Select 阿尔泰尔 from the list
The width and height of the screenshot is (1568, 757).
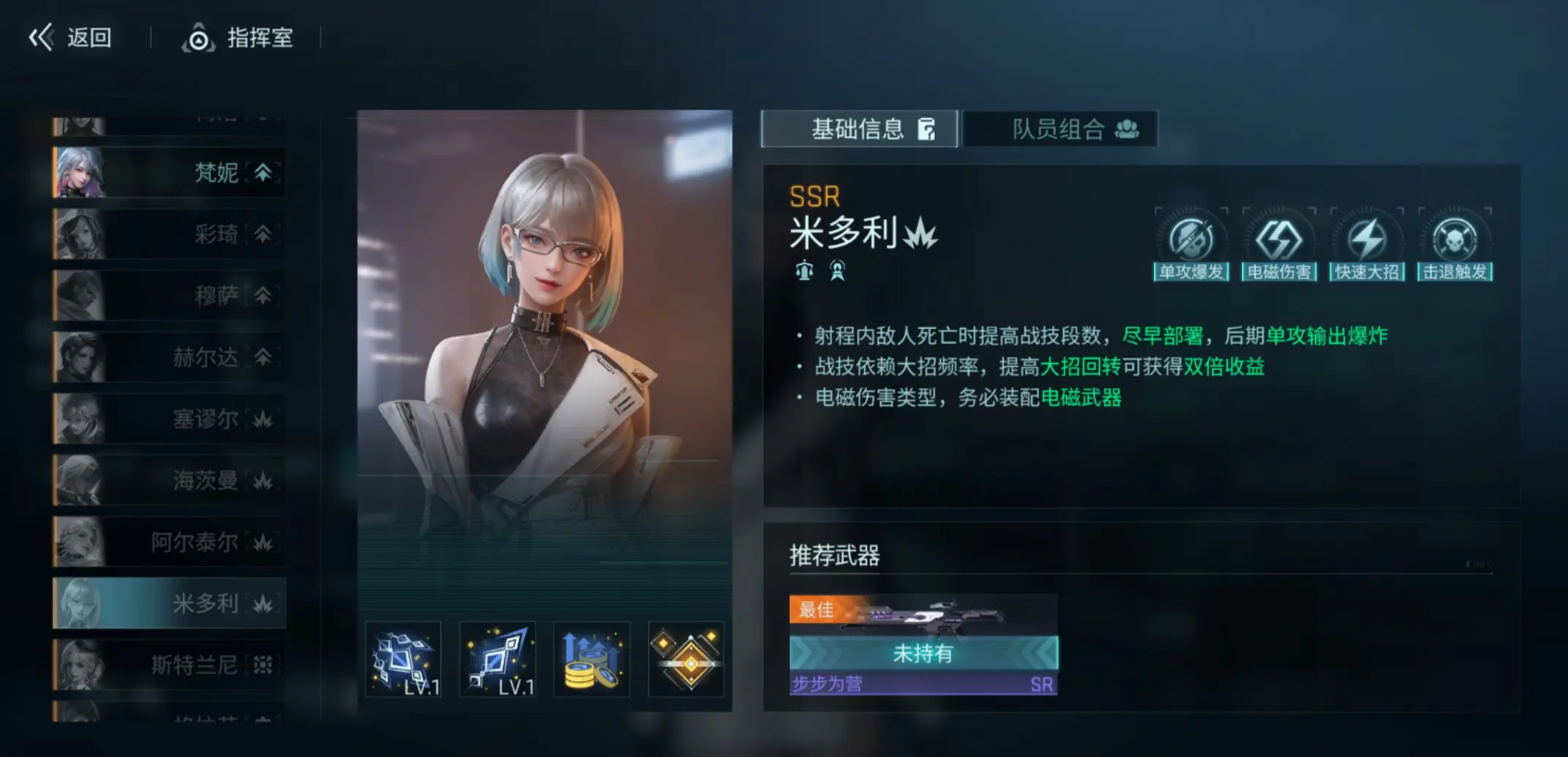(169, 542)
